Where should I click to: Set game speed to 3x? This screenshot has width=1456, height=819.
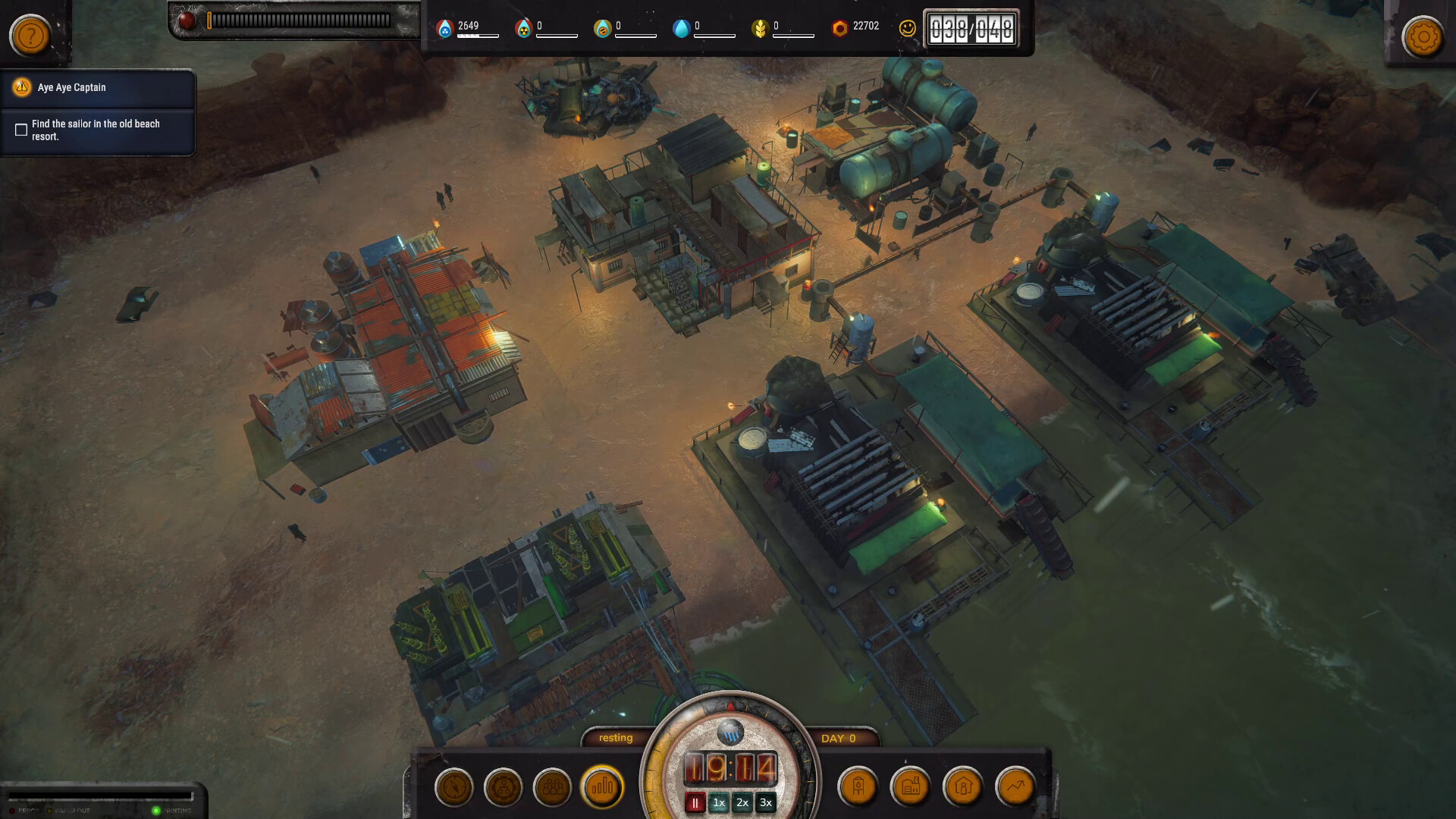[766, 803]
